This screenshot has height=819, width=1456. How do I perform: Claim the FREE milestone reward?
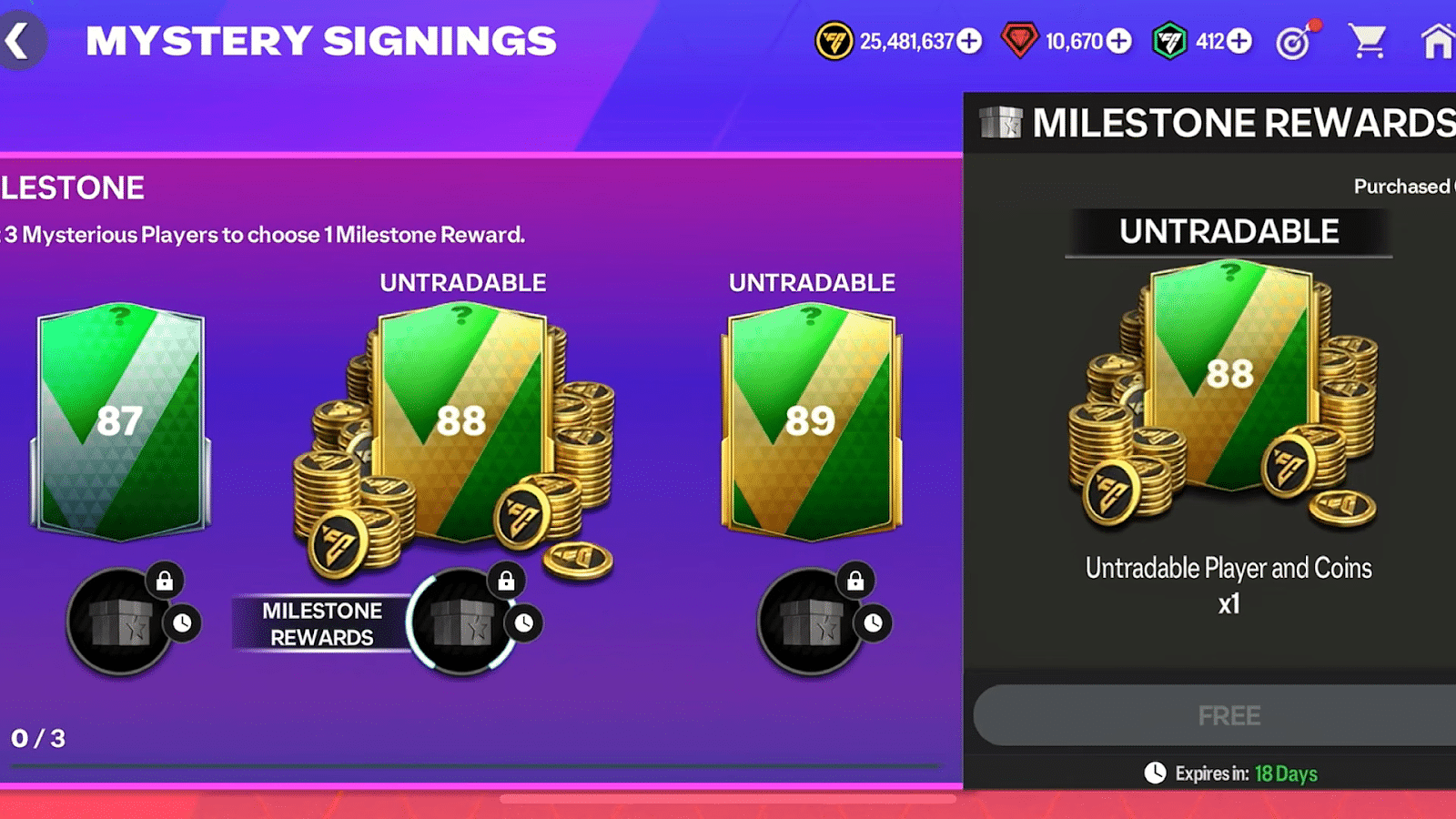1230,715
